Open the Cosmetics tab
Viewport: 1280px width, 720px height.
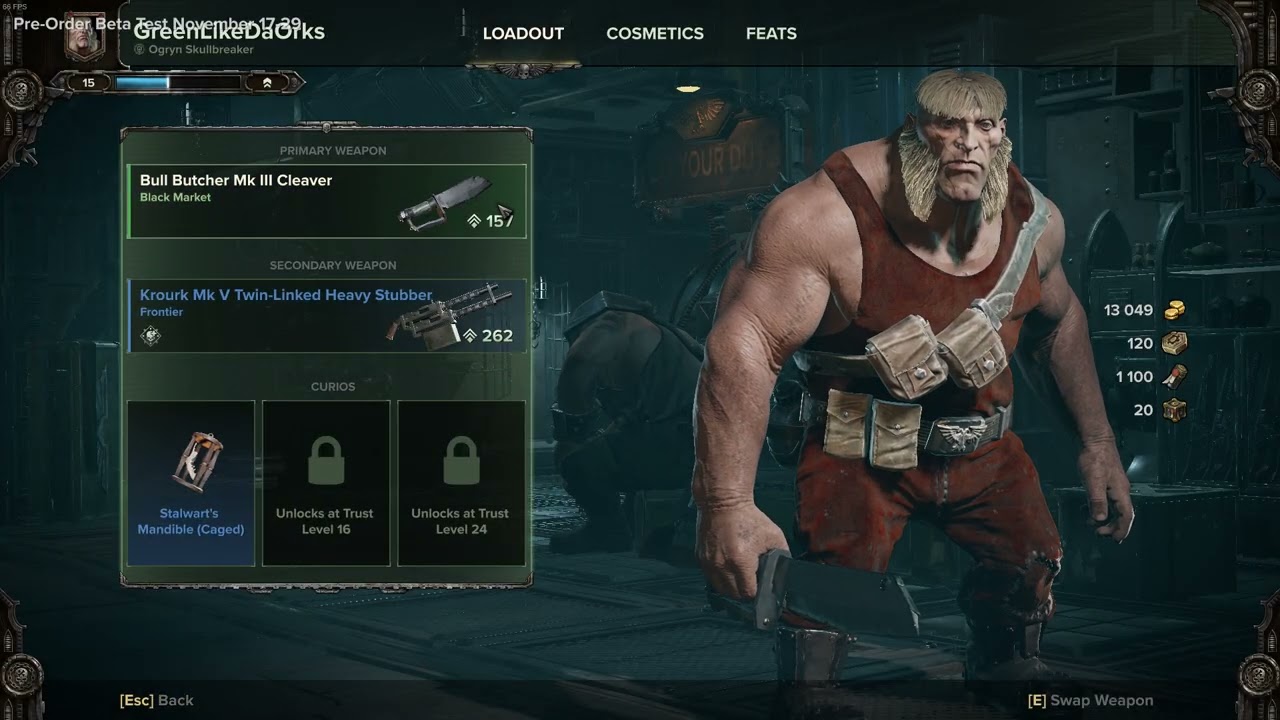pyautogui.click(x=655, y=34)
